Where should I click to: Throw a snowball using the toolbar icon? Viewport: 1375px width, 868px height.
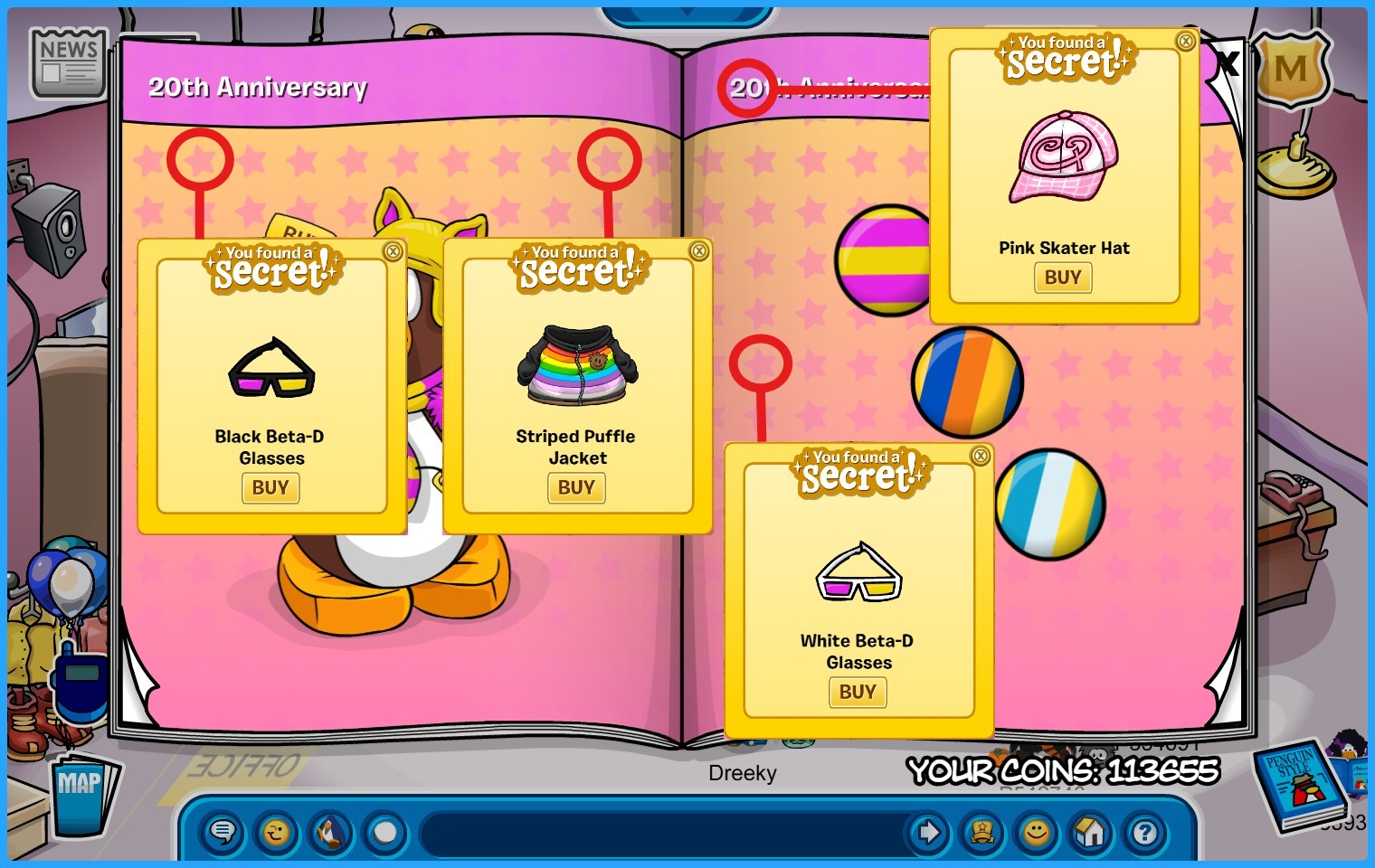pyautogui.click(x=385, y=832)
